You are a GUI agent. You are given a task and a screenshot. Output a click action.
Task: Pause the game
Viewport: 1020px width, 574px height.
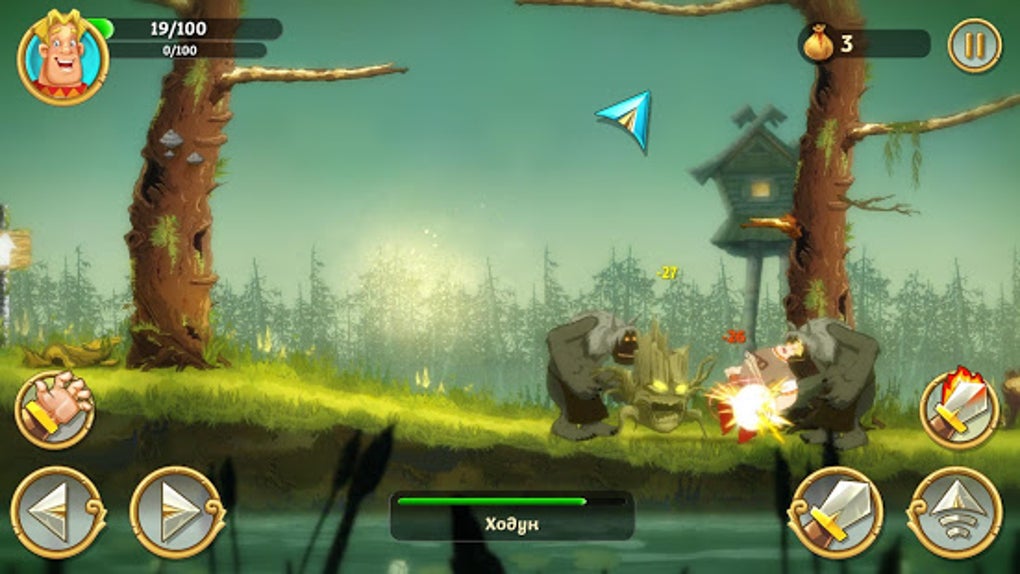pyautogui.click(x=974, y=46)
